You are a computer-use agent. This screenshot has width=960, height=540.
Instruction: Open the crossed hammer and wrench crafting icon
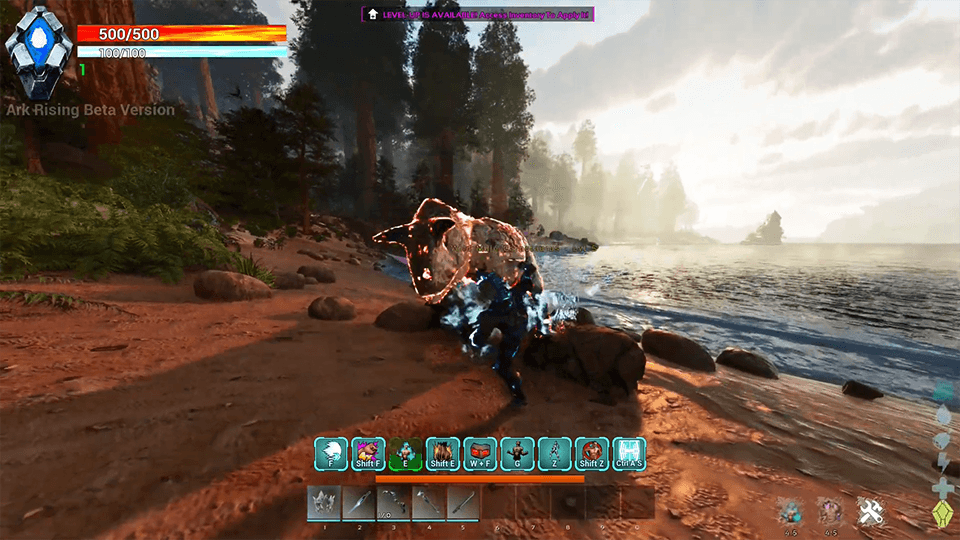870,512
